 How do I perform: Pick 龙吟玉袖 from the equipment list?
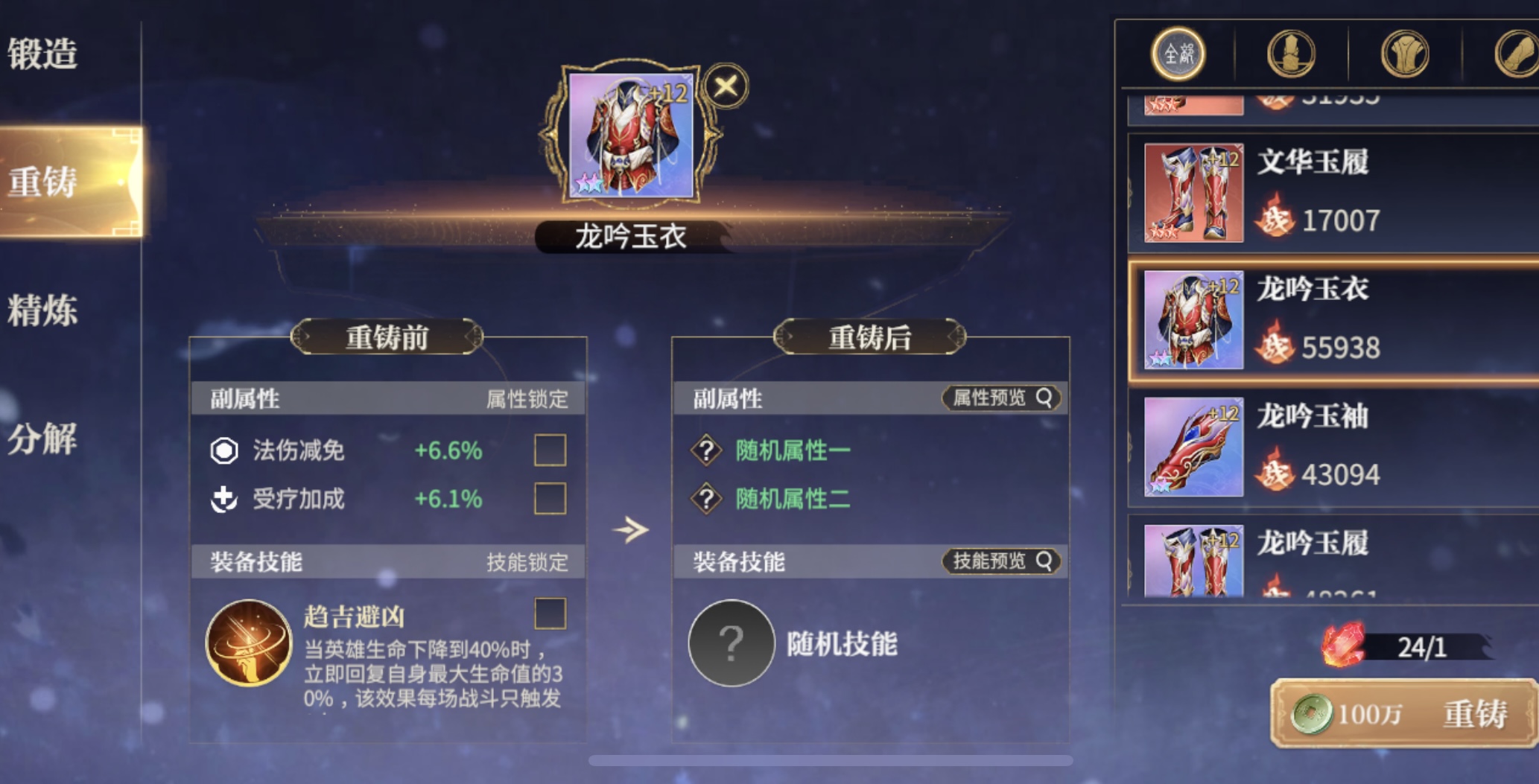[x=1333, y=447]
